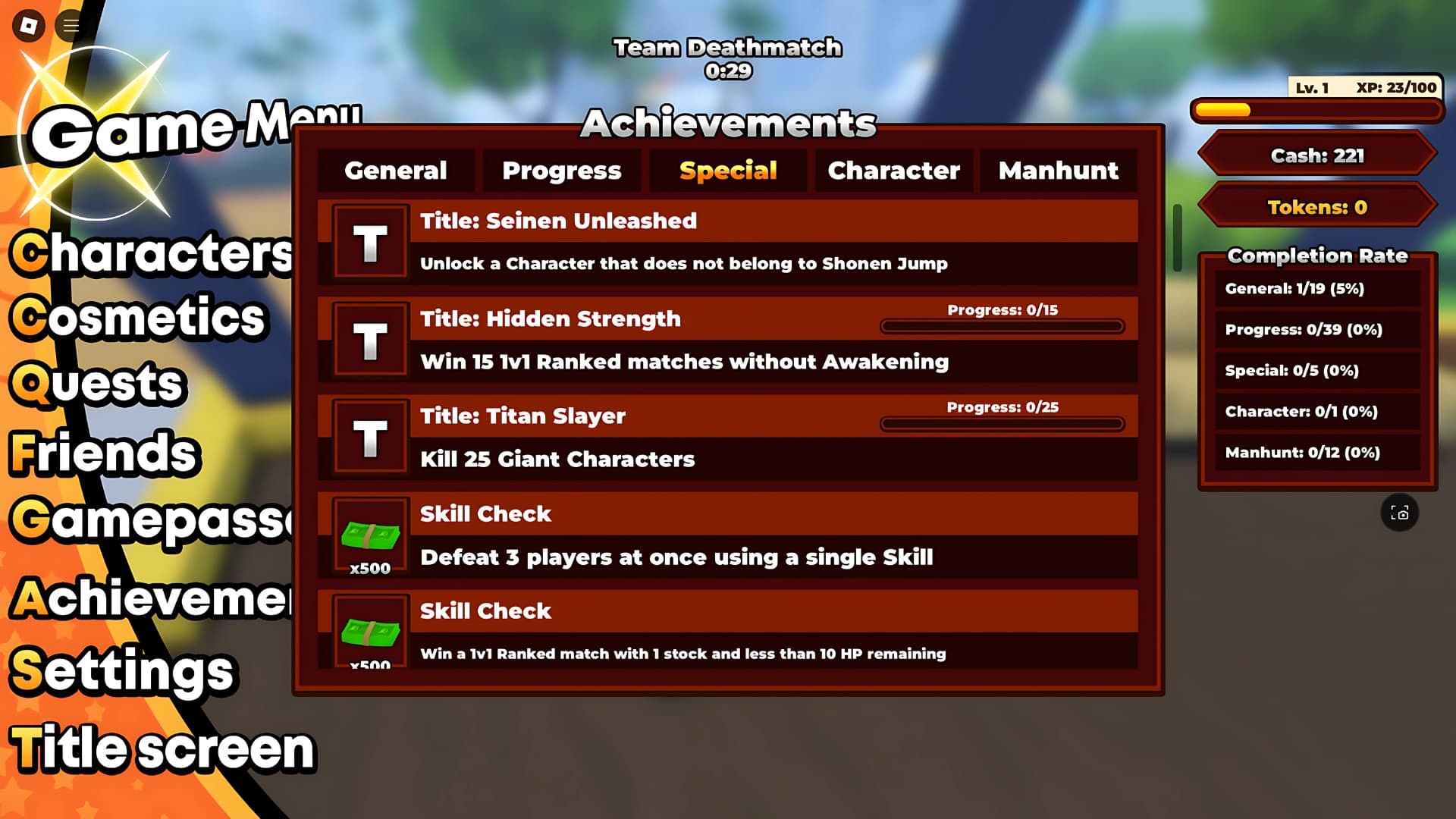
Task: Open the Progress tab
Action: pos(560,171)
